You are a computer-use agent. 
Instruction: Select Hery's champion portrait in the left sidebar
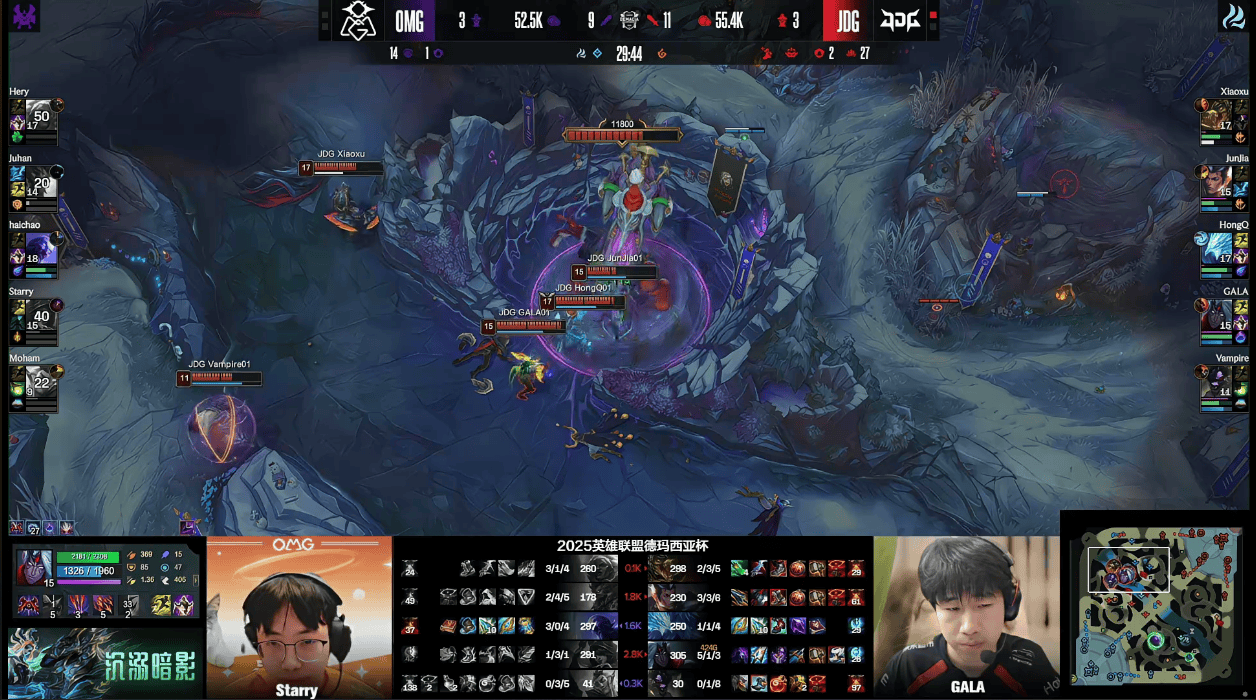(x=40, y=116)
